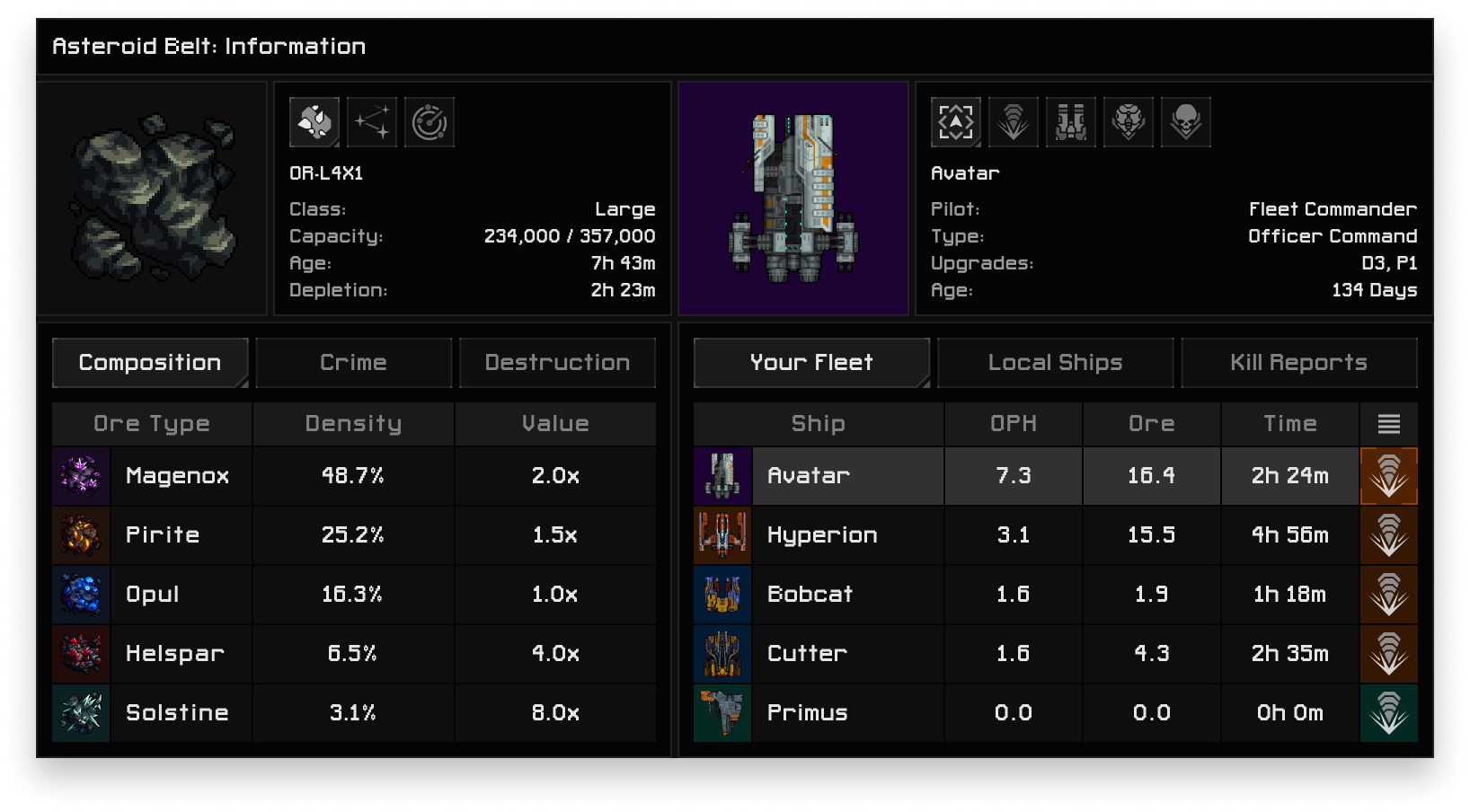Show the Destruction tab

[557, 363]
